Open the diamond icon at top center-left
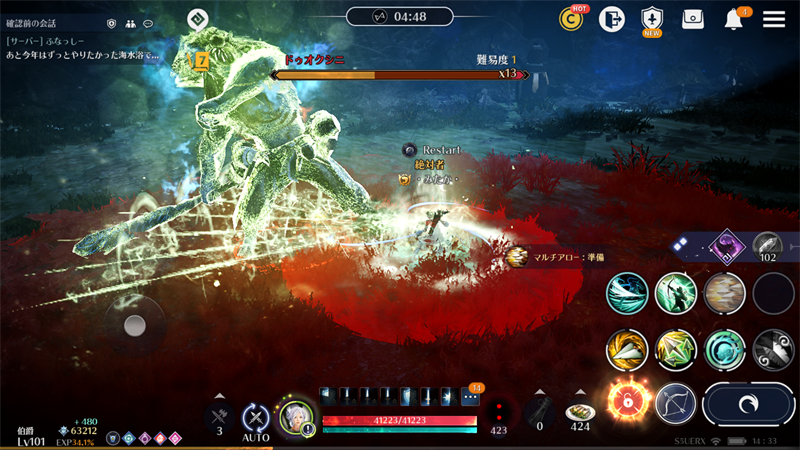Screen dimensions: 800x450 (x=198, y=18)
